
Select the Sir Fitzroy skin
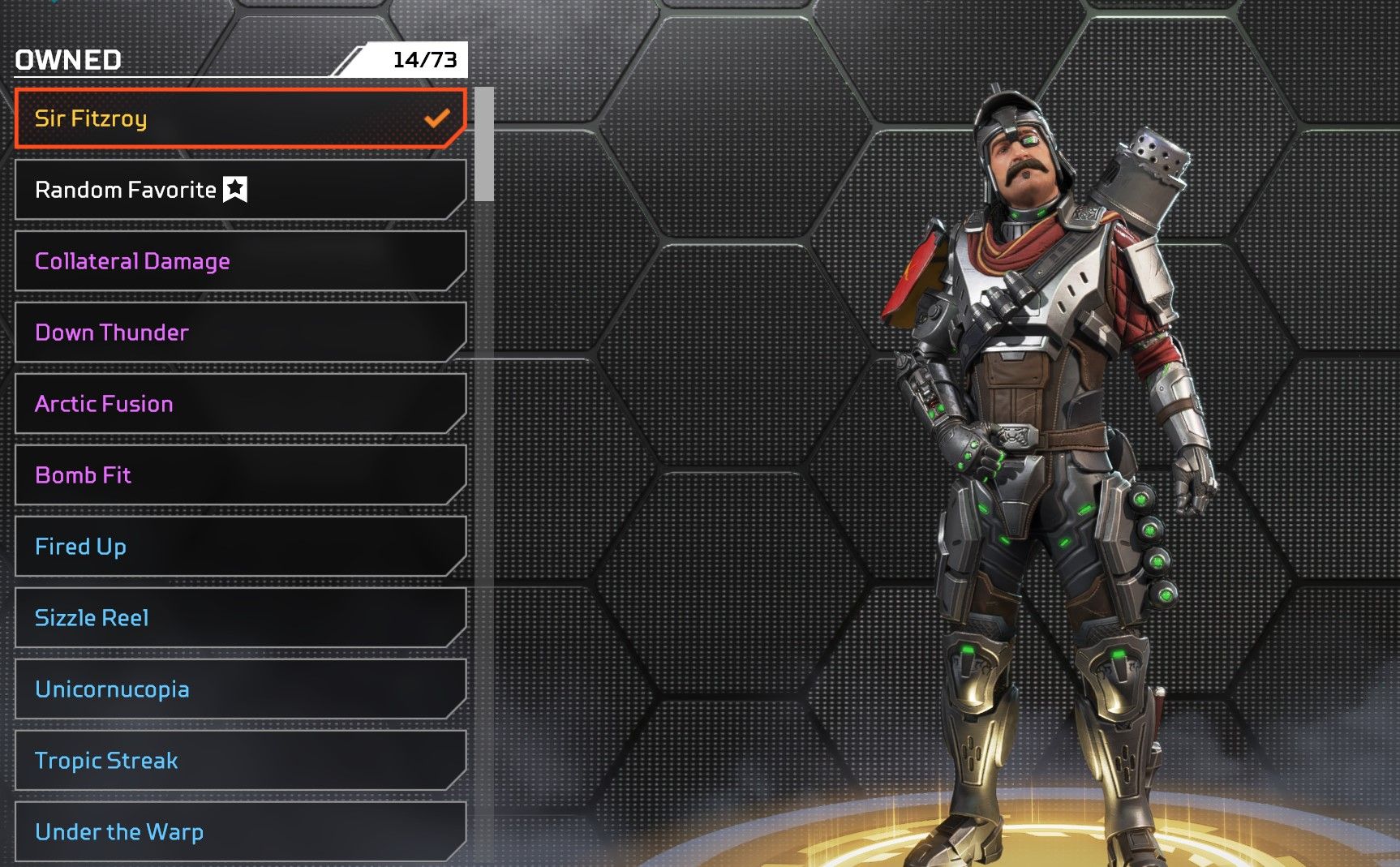[240, 118]
